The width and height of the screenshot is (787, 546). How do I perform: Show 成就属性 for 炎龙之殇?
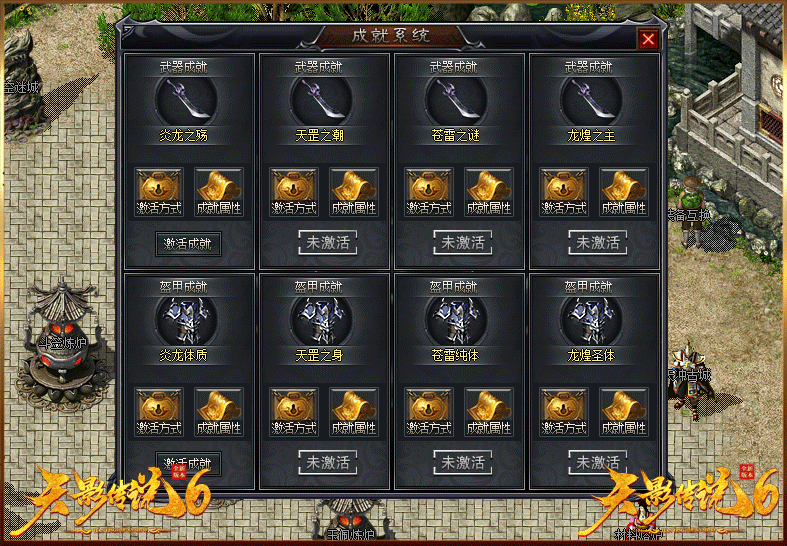219,191
